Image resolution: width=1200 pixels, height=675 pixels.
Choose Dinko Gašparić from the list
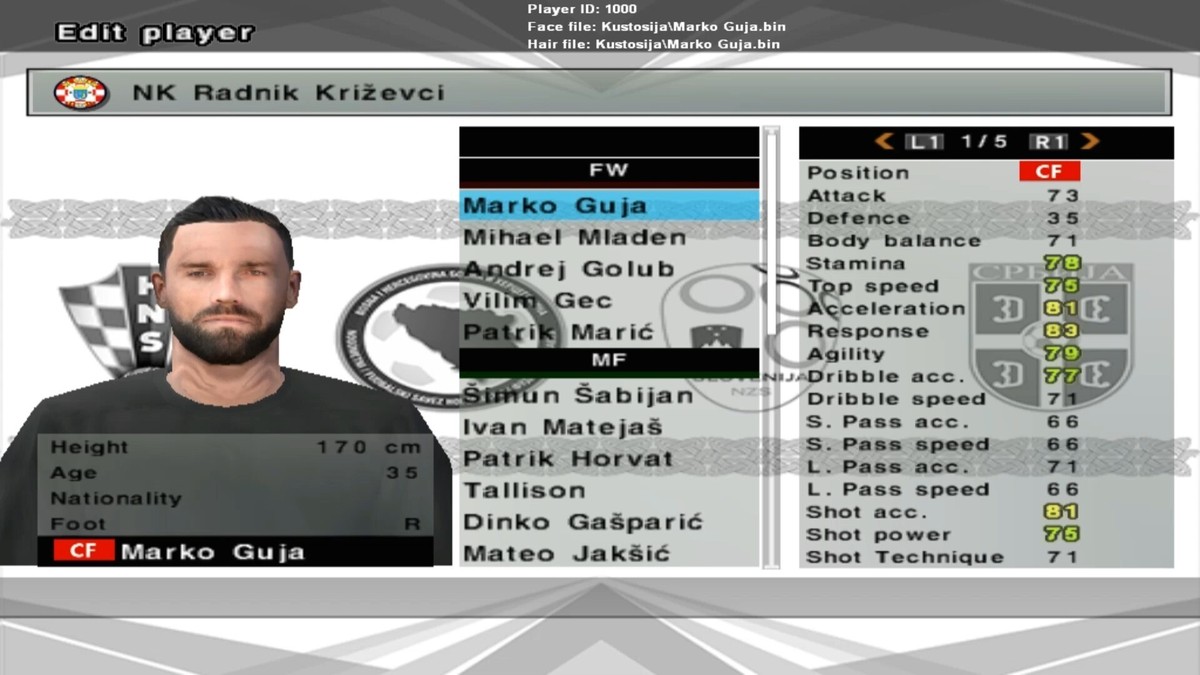[583, 522]
